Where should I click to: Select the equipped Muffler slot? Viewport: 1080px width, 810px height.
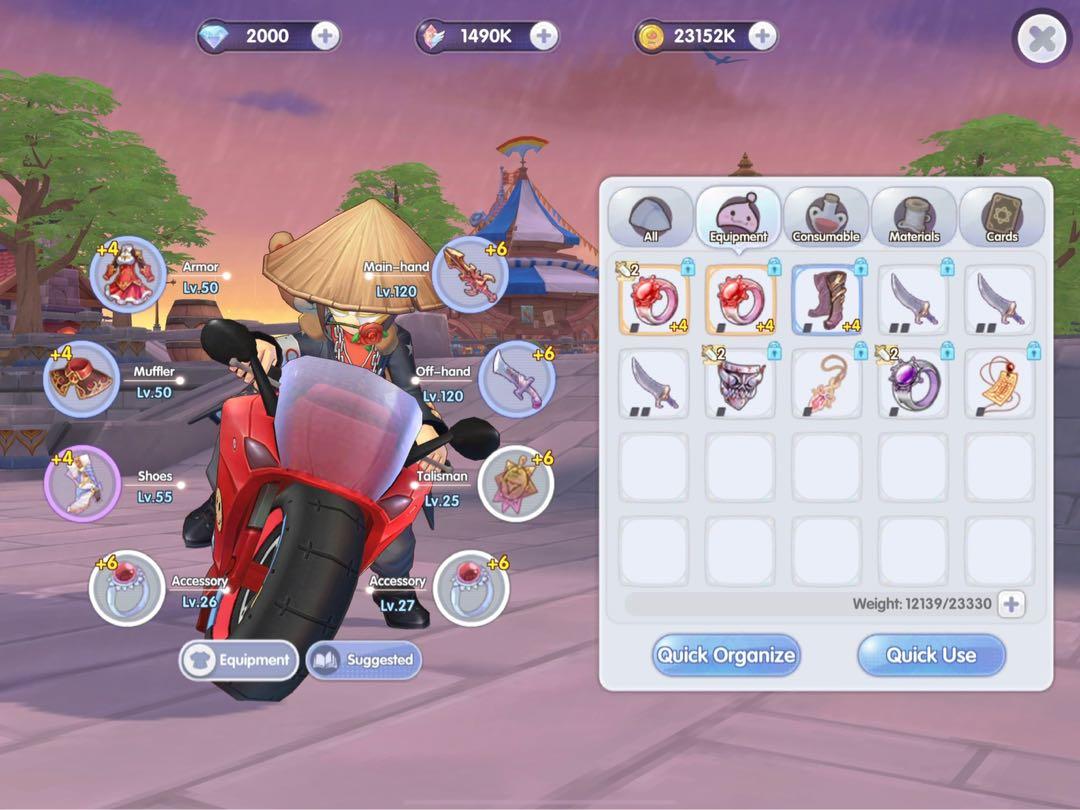(x=81, y=379)
